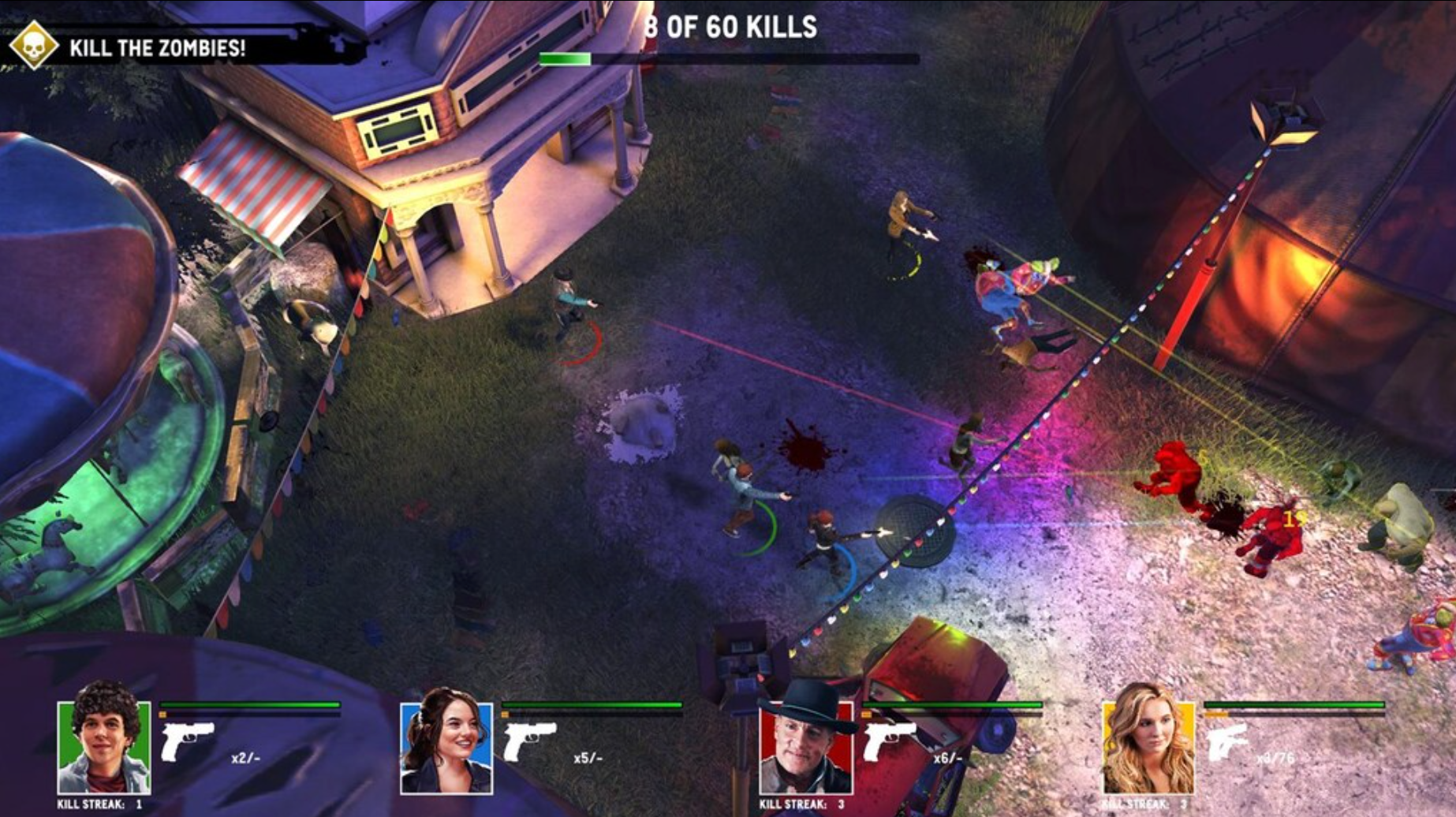This screenshot has height=817, width=1456.
Task: Select the pistol icon beside the blonde portrait
Action: pyautogui.click(x=1228, y=743)
